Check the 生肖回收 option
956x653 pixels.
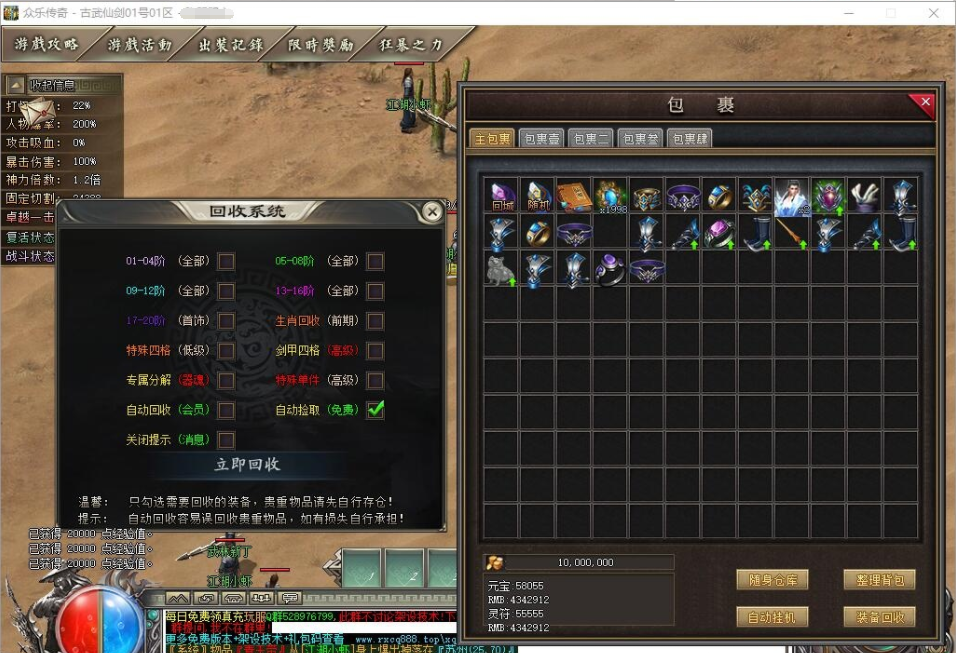(375, 321)
